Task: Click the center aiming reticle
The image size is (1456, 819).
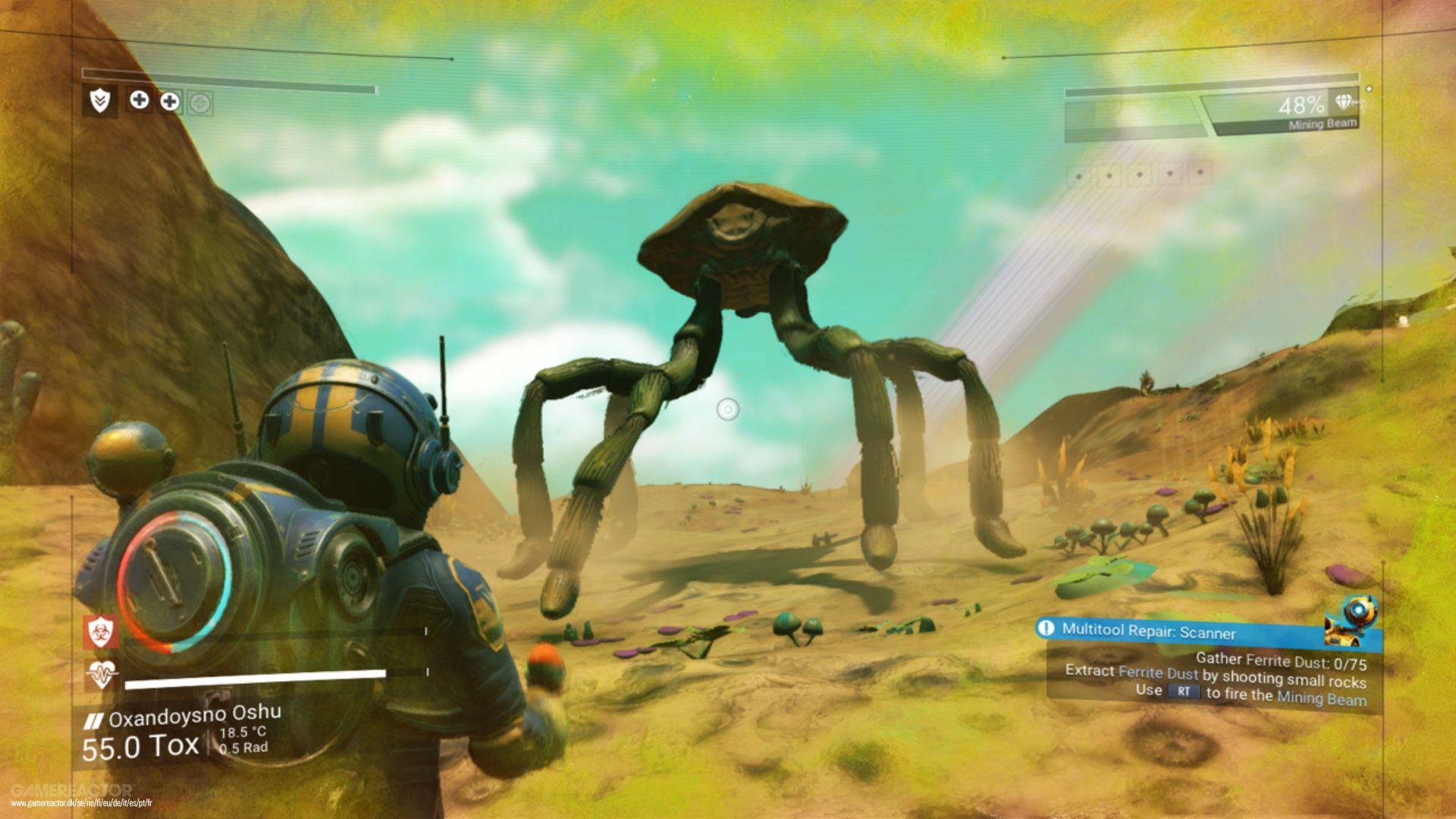Action: pyautogui.click(x=728, y=409)
